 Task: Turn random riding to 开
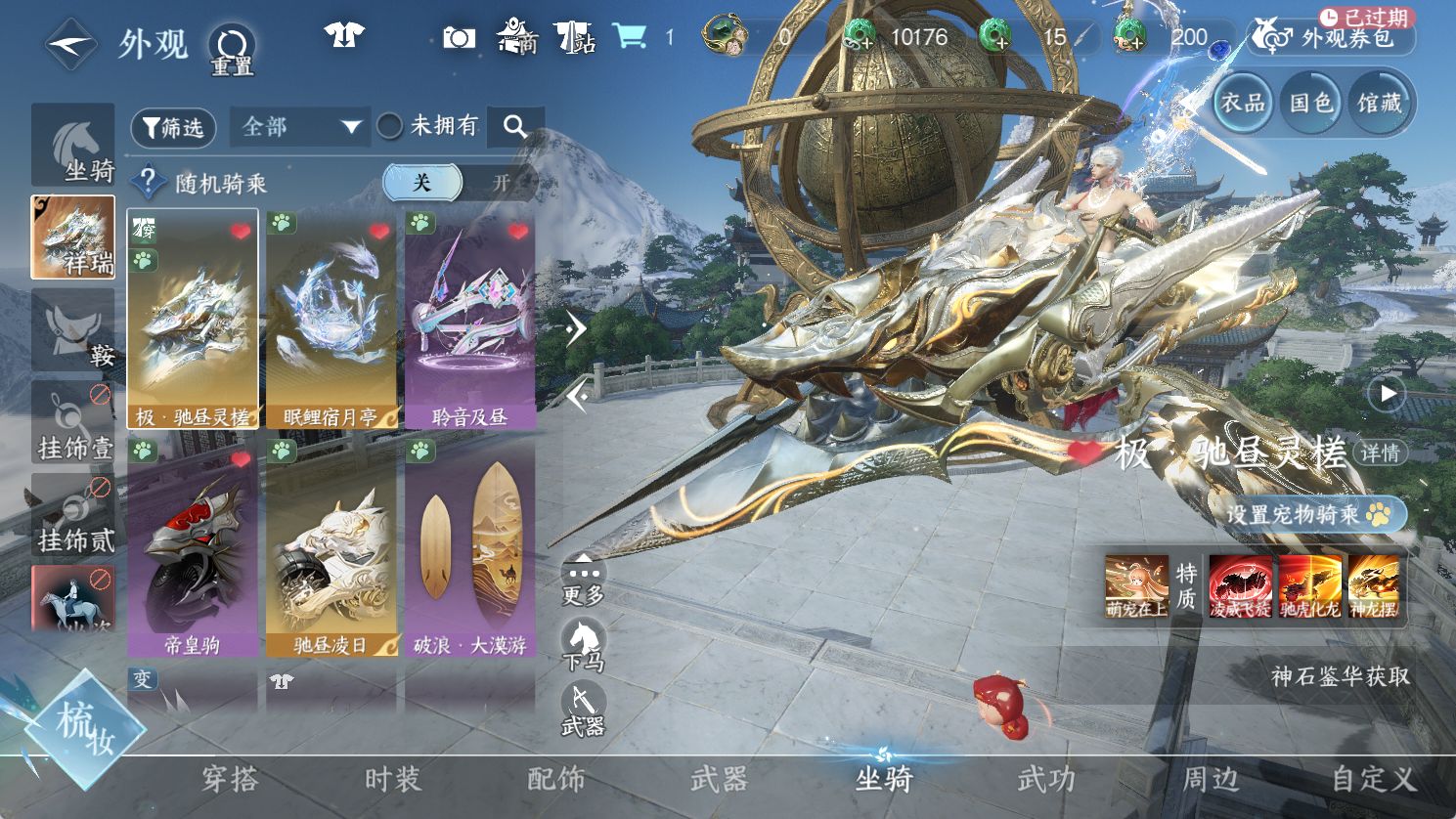(502, 183)
